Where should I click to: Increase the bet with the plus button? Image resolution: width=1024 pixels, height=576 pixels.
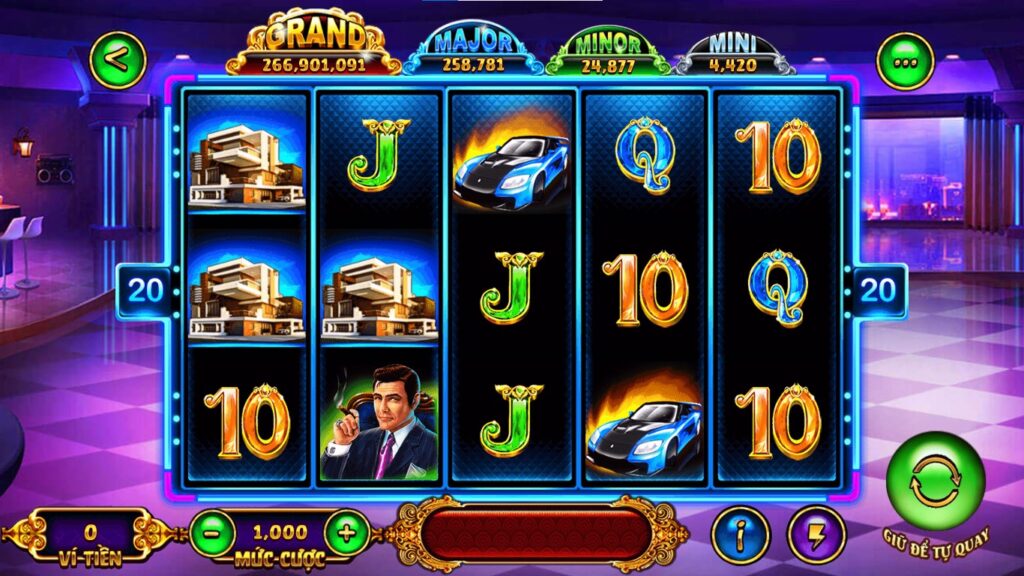346,533
